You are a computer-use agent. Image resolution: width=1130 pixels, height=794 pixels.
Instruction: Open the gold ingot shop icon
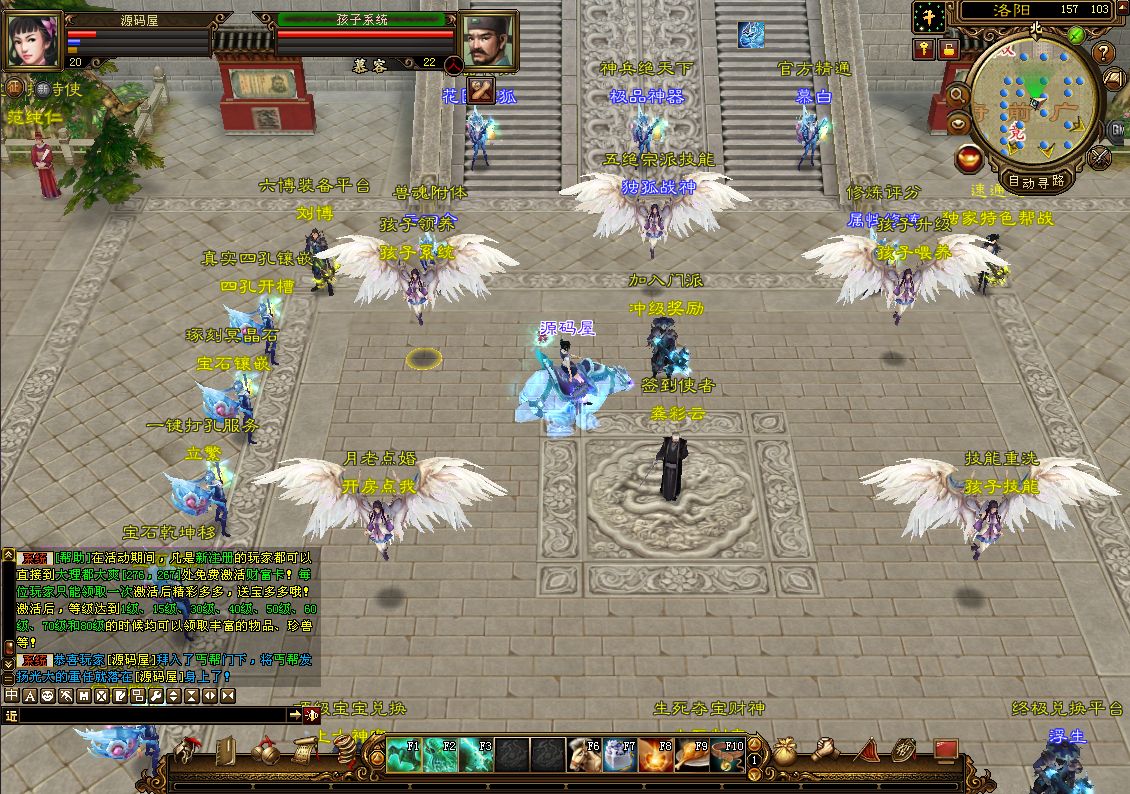coord(967,157)
